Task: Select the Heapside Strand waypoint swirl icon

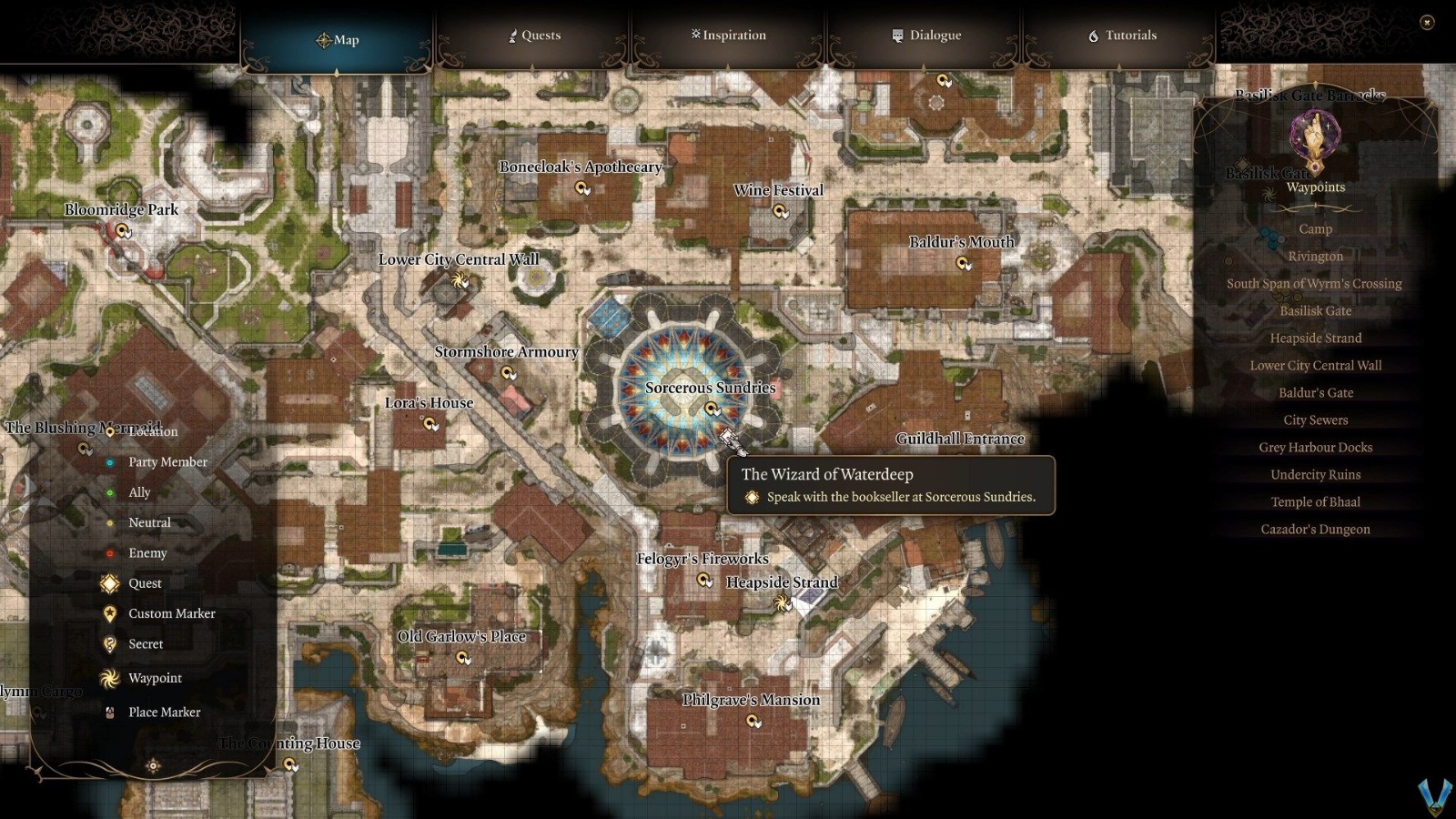Action: [782, 603]
